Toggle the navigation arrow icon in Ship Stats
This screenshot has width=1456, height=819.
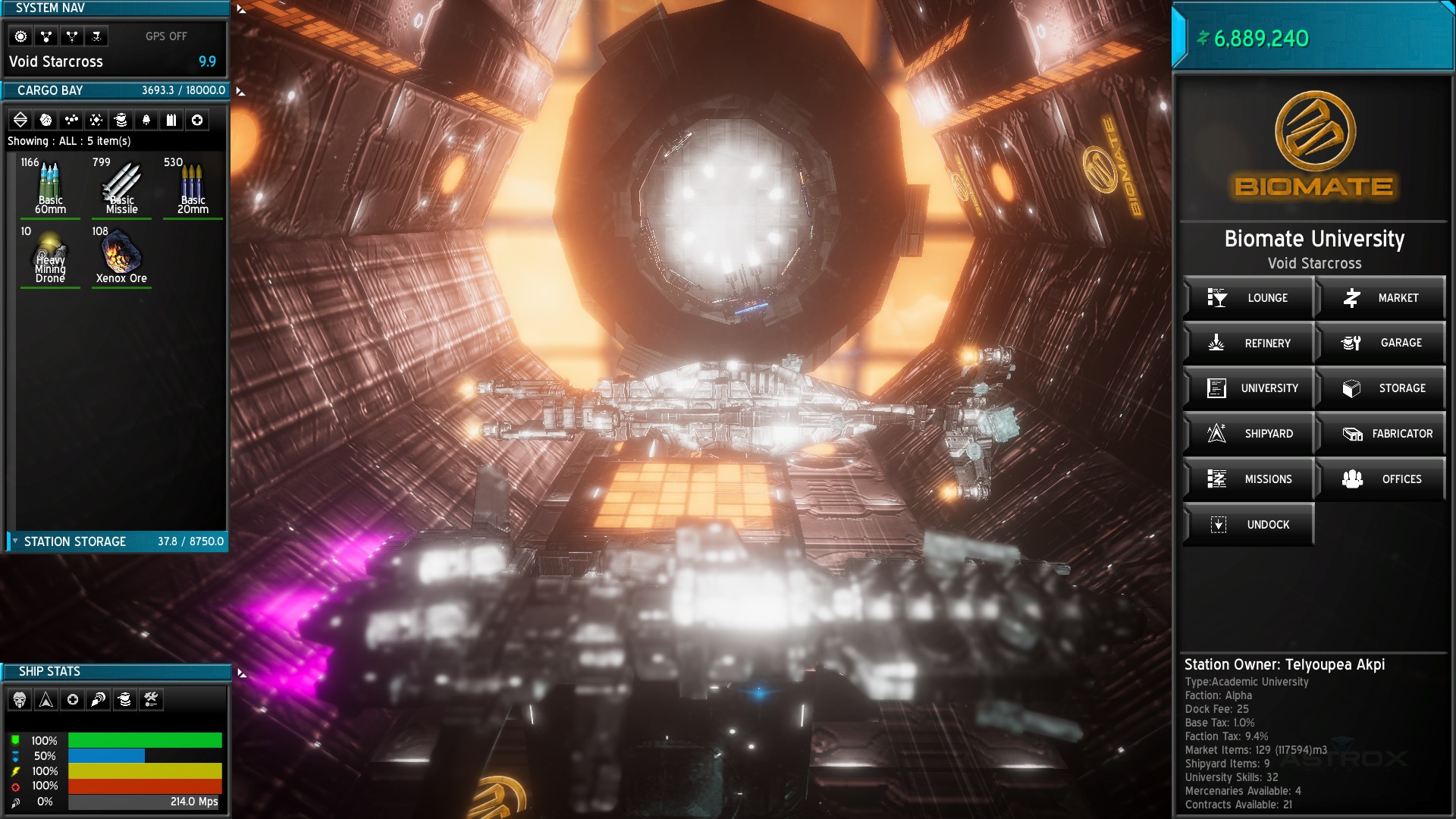(46, 699)
